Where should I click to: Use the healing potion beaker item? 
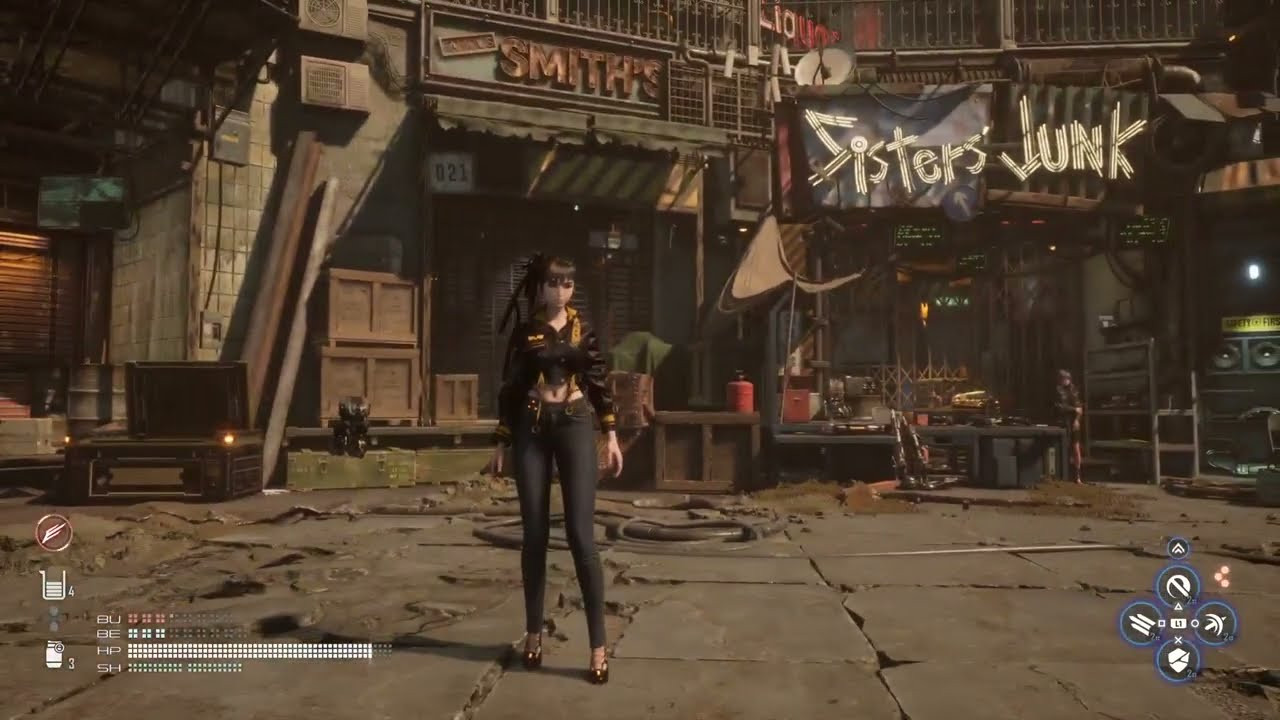click(x=53, y=586)
